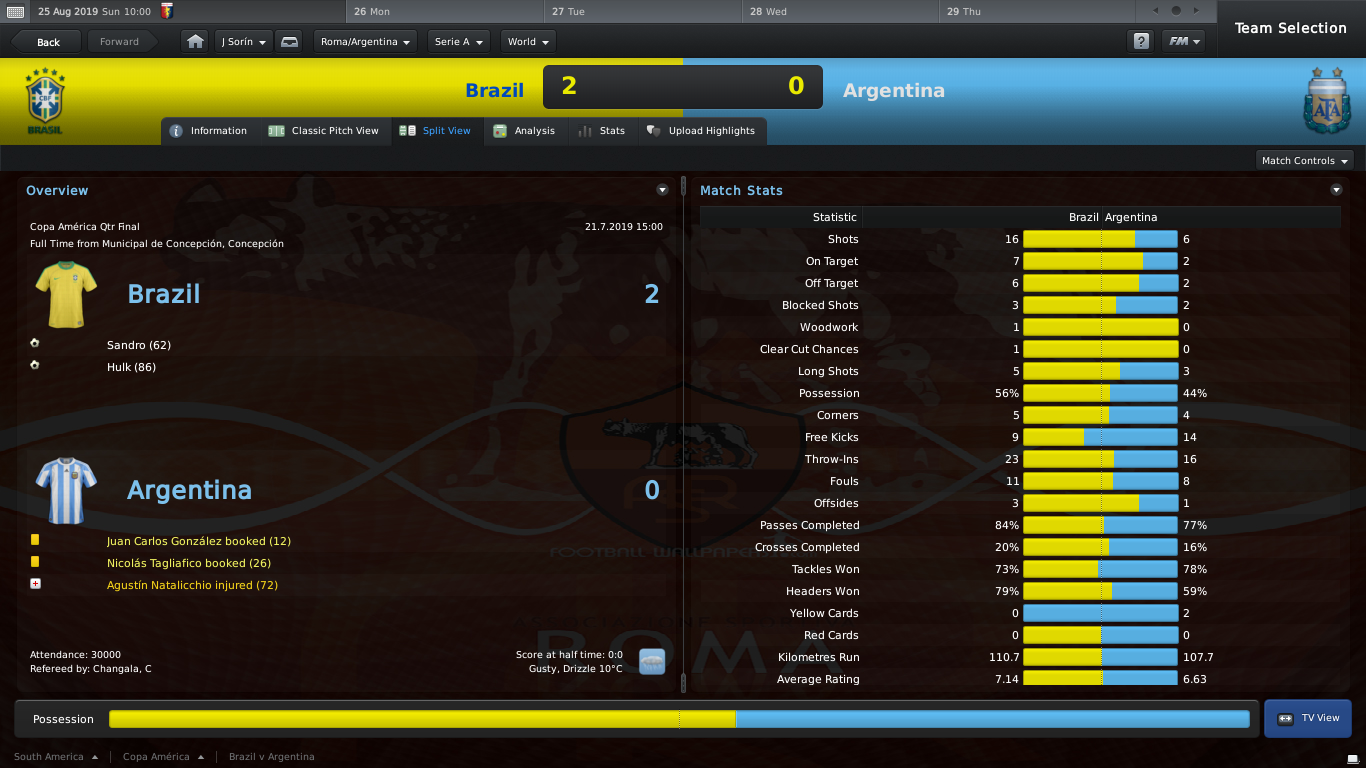This screenshot has height=768, width=1366.
Task: Switch to the Information tab
Action: point(209,131)
